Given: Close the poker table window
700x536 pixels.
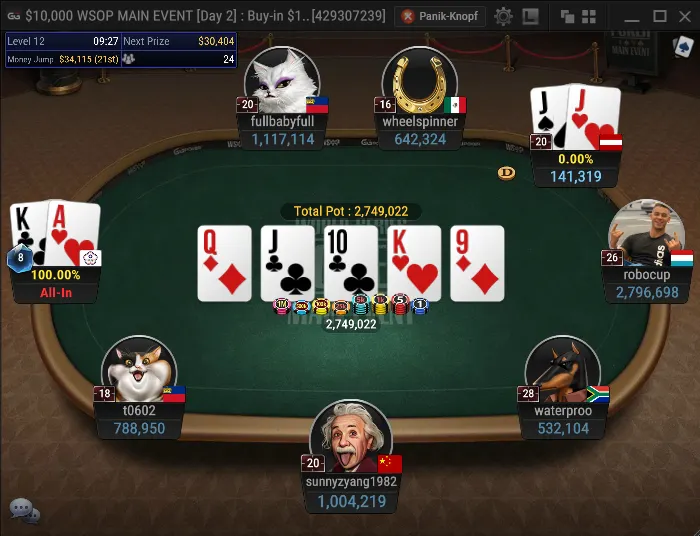Looking at the screenshot, I should [685, 16].
